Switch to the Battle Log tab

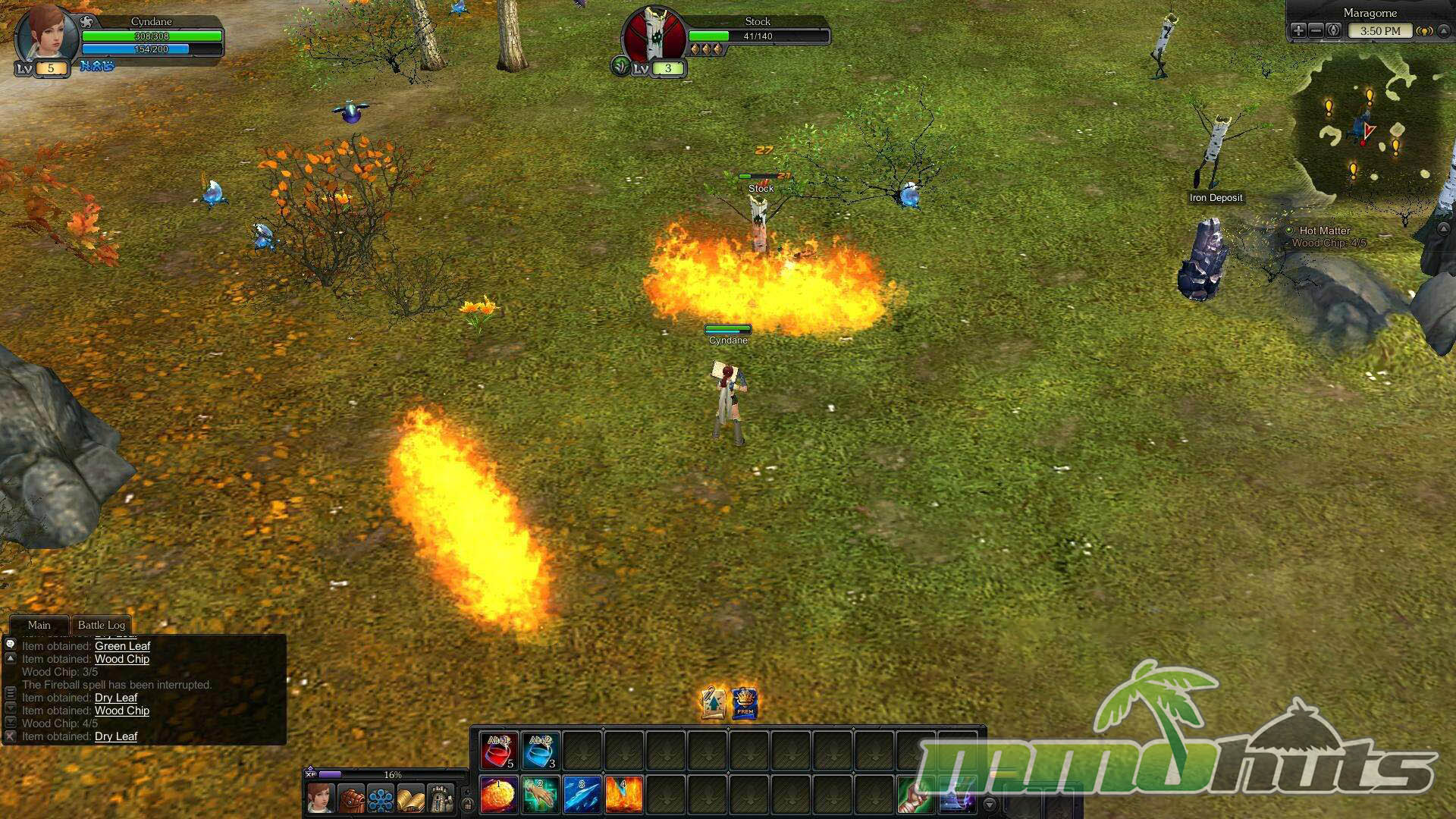(101, 625)
